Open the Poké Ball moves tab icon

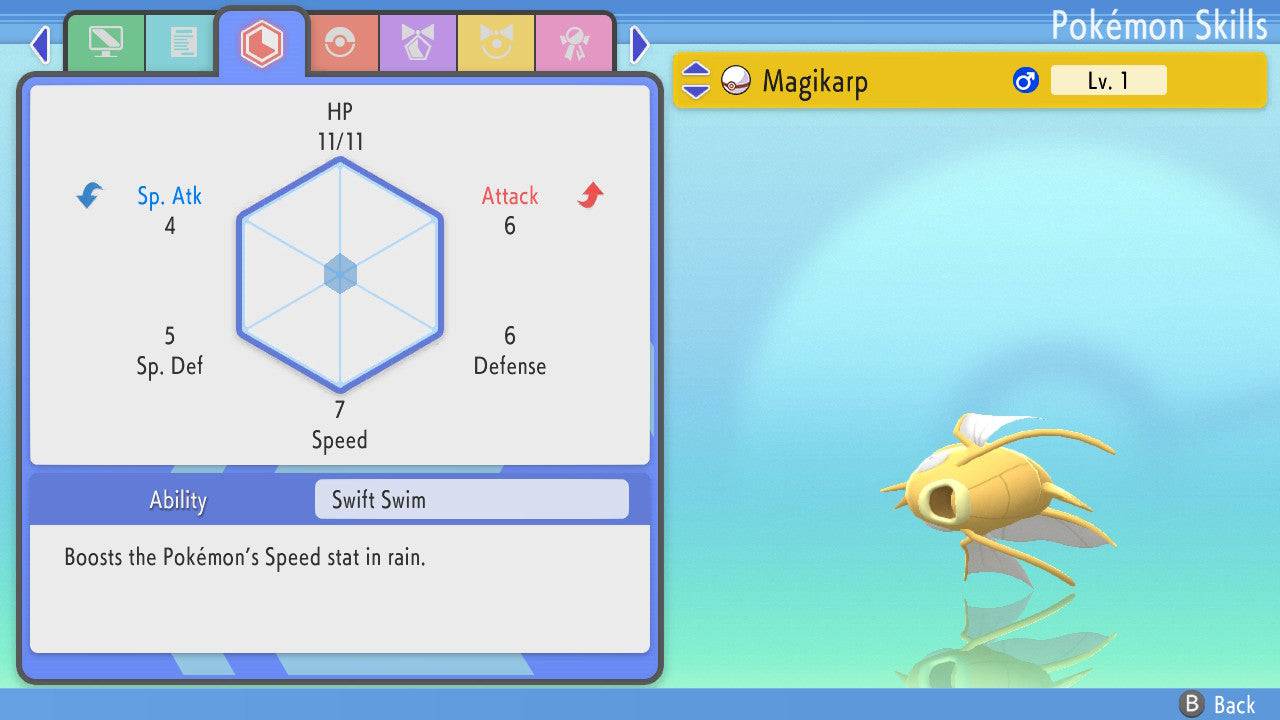click(344, 43)
